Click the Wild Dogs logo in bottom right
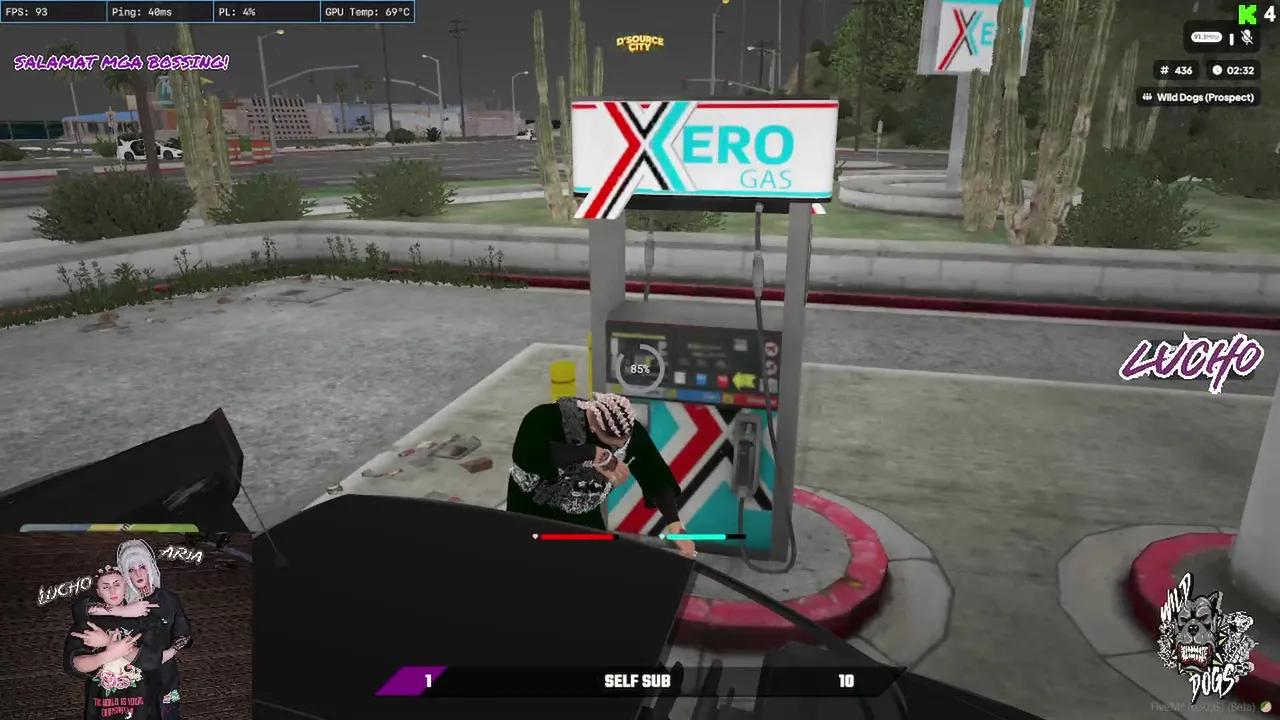The height and width of the screenshot is (720, 1280). [1205, 635]
